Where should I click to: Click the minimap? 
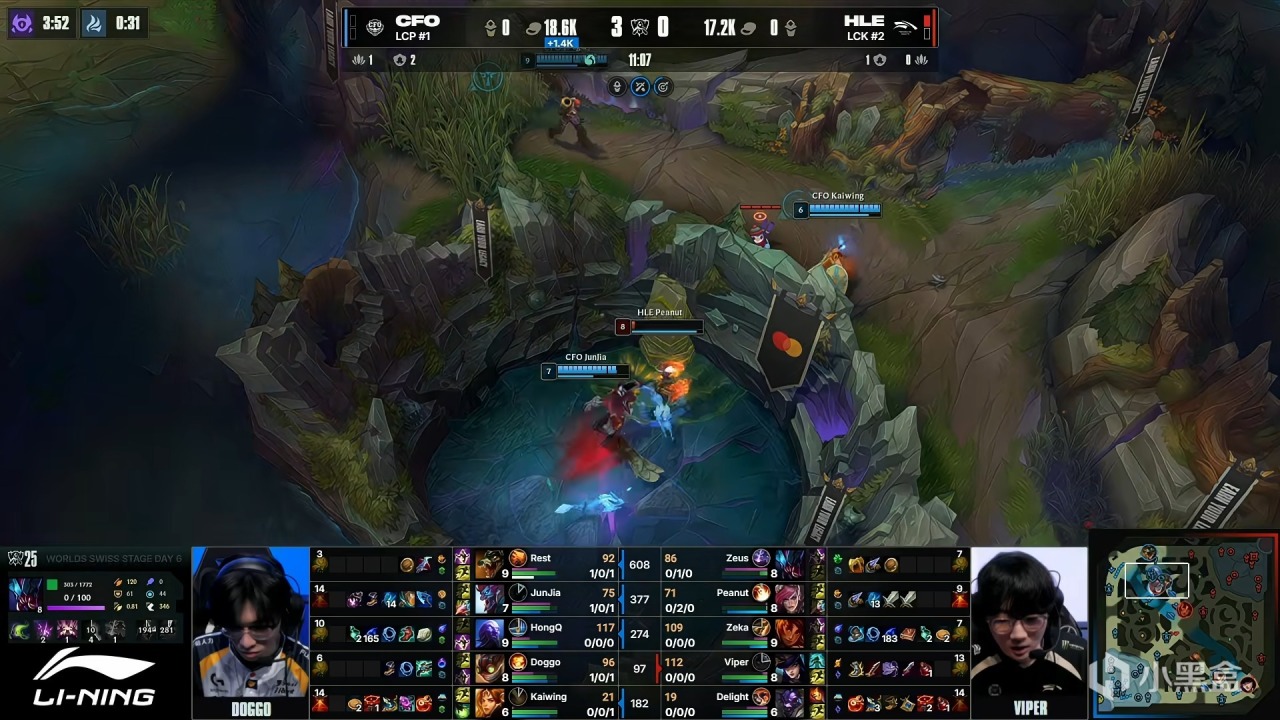tap(1183, 624)
